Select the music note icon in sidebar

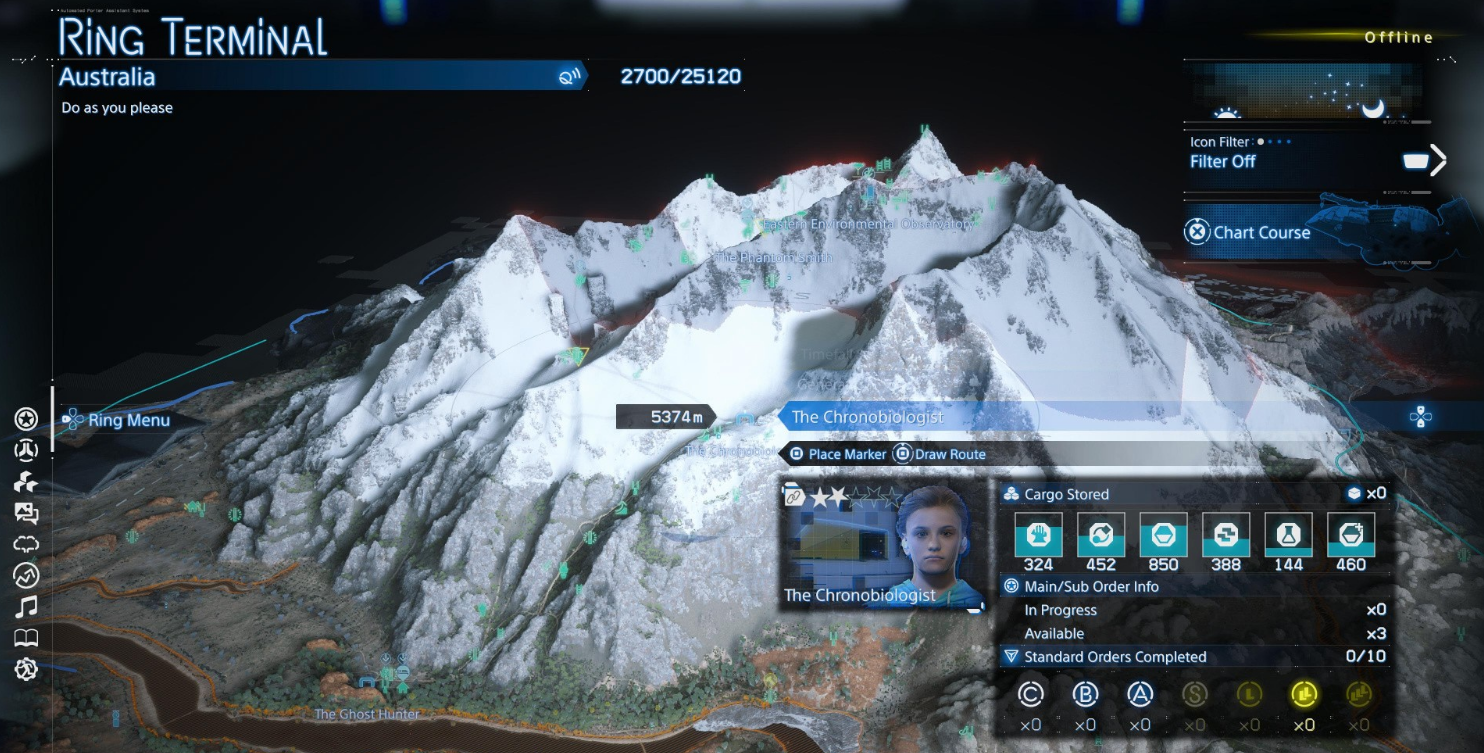[x=26, y=606]
